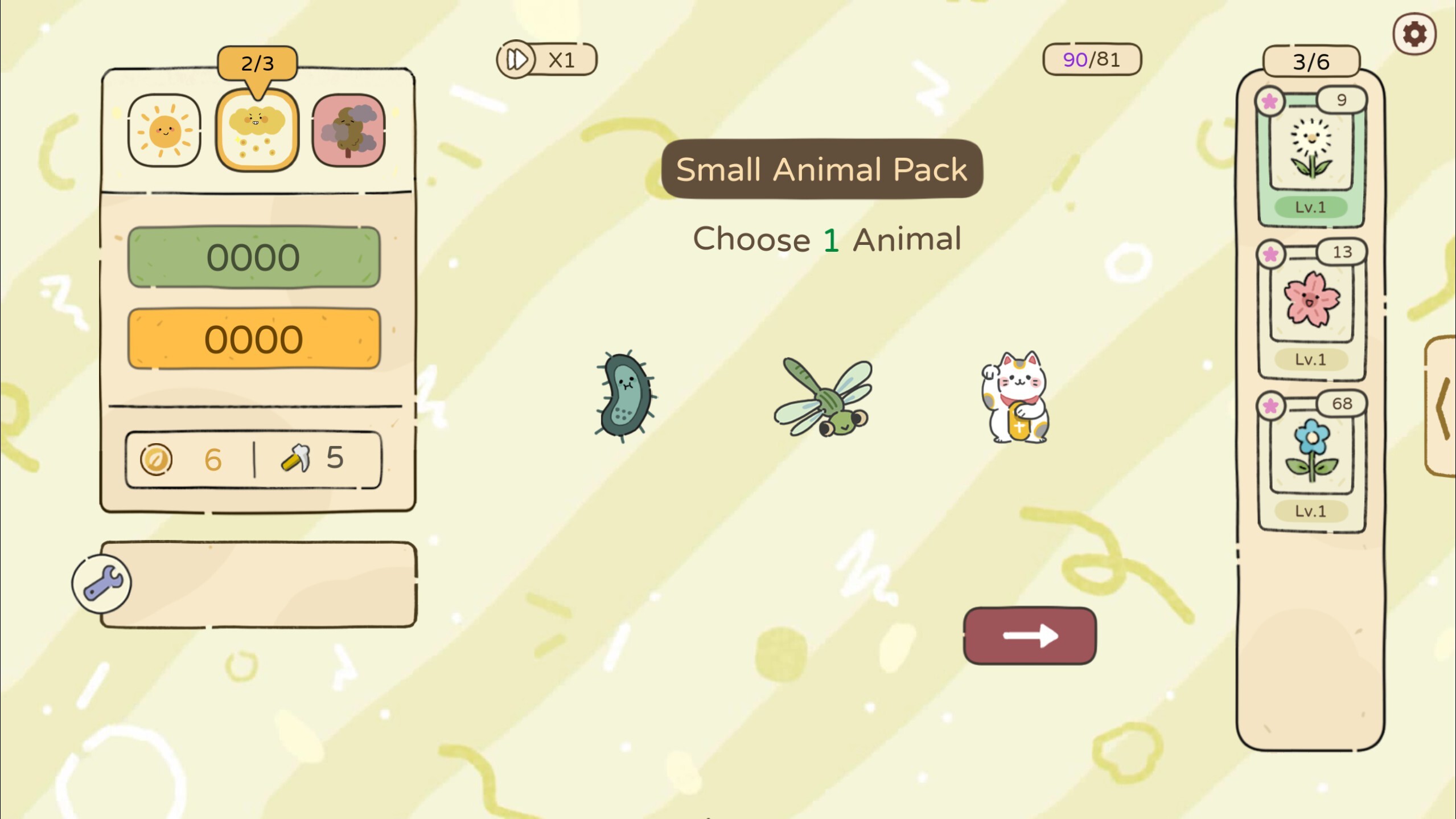Open the 3/6 deck counter tab
Screen dimensions: 1456x819
pyautogui.click(x=1311, y=62)
